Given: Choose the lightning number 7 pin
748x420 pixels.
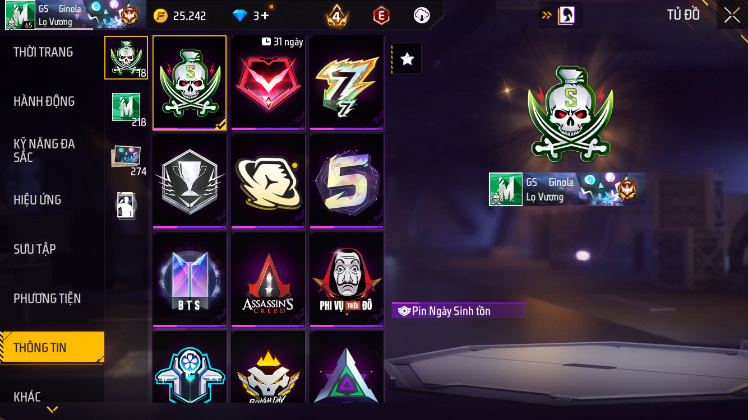Looking at the screenshot, I should click(346, 82).
